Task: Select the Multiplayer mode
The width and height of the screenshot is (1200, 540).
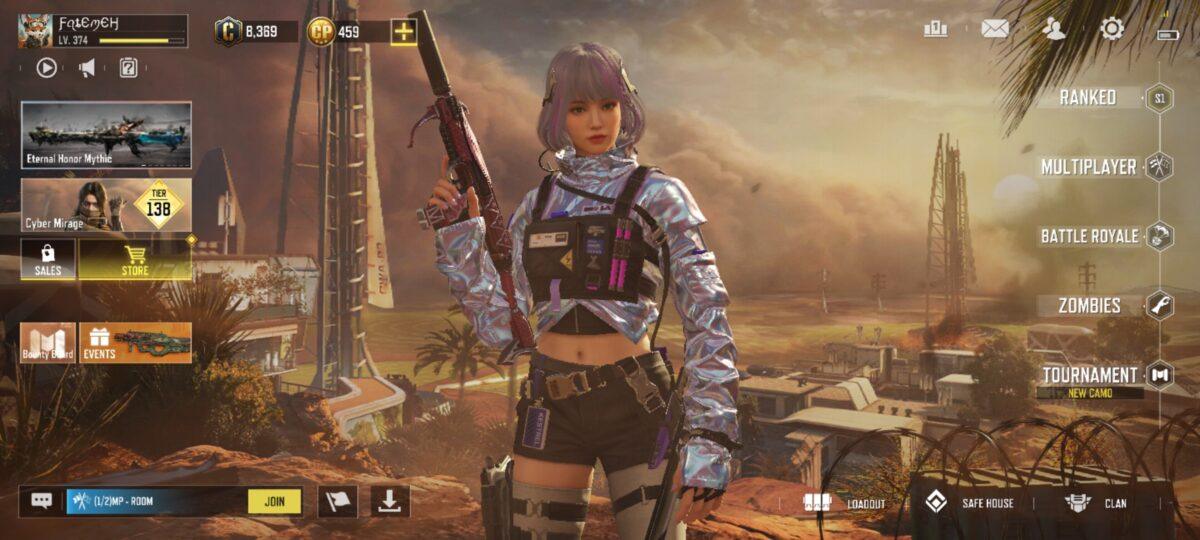Action: (x=1088, y=167)
